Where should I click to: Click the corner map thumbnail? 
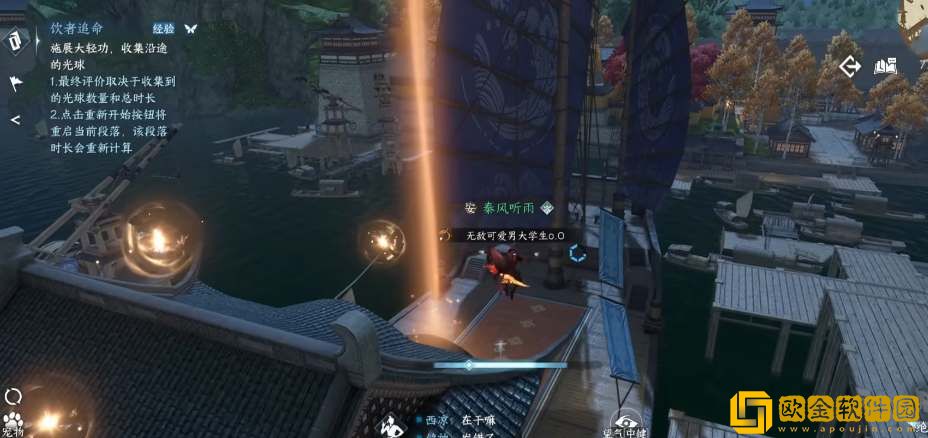(914, 14)
